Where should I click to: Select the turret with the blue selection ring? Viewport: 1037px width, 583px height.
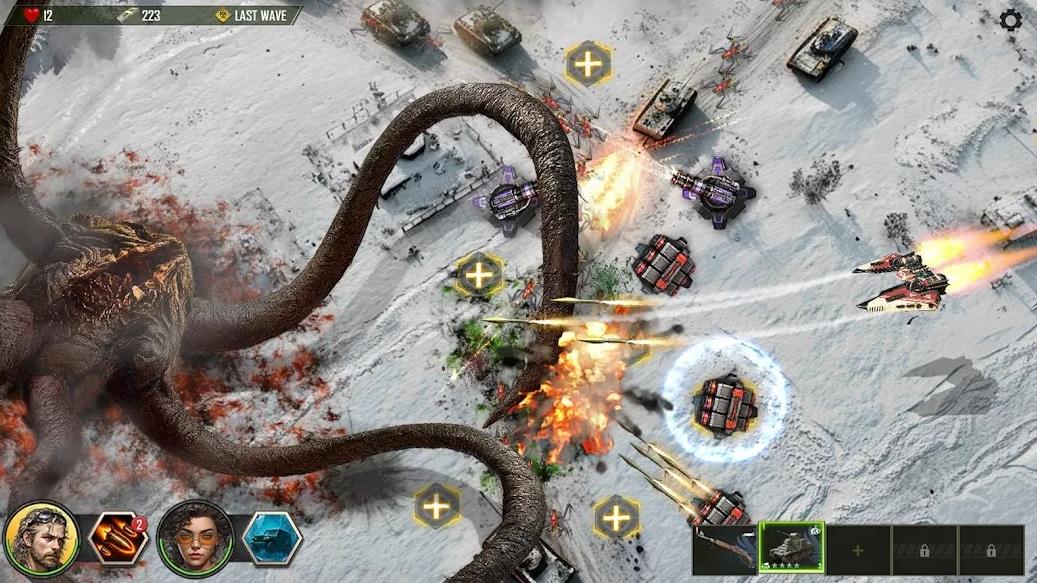[x=725, y=403]
